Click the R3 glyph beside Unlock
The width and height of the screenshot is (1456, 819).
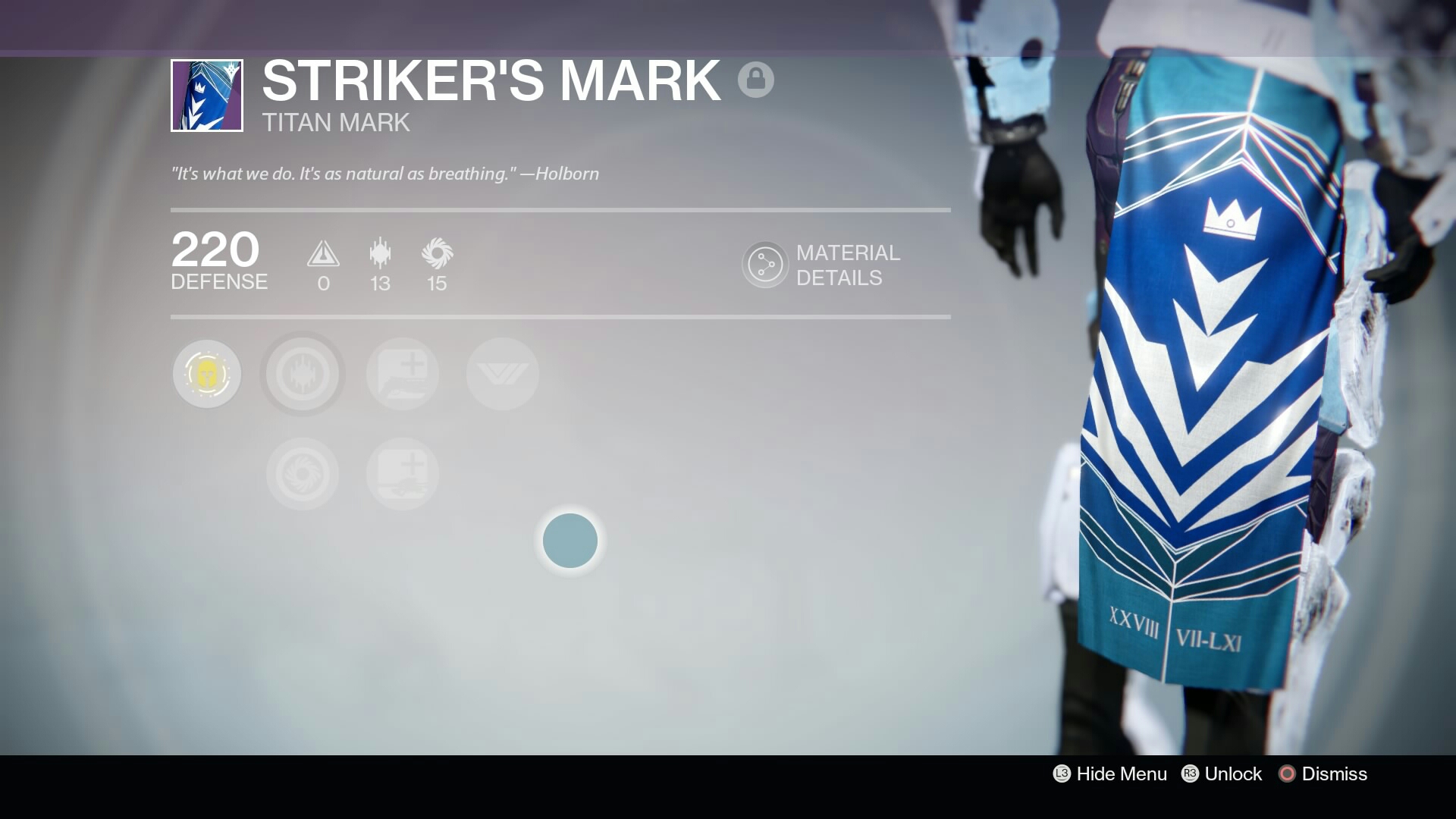point(1191,774)
